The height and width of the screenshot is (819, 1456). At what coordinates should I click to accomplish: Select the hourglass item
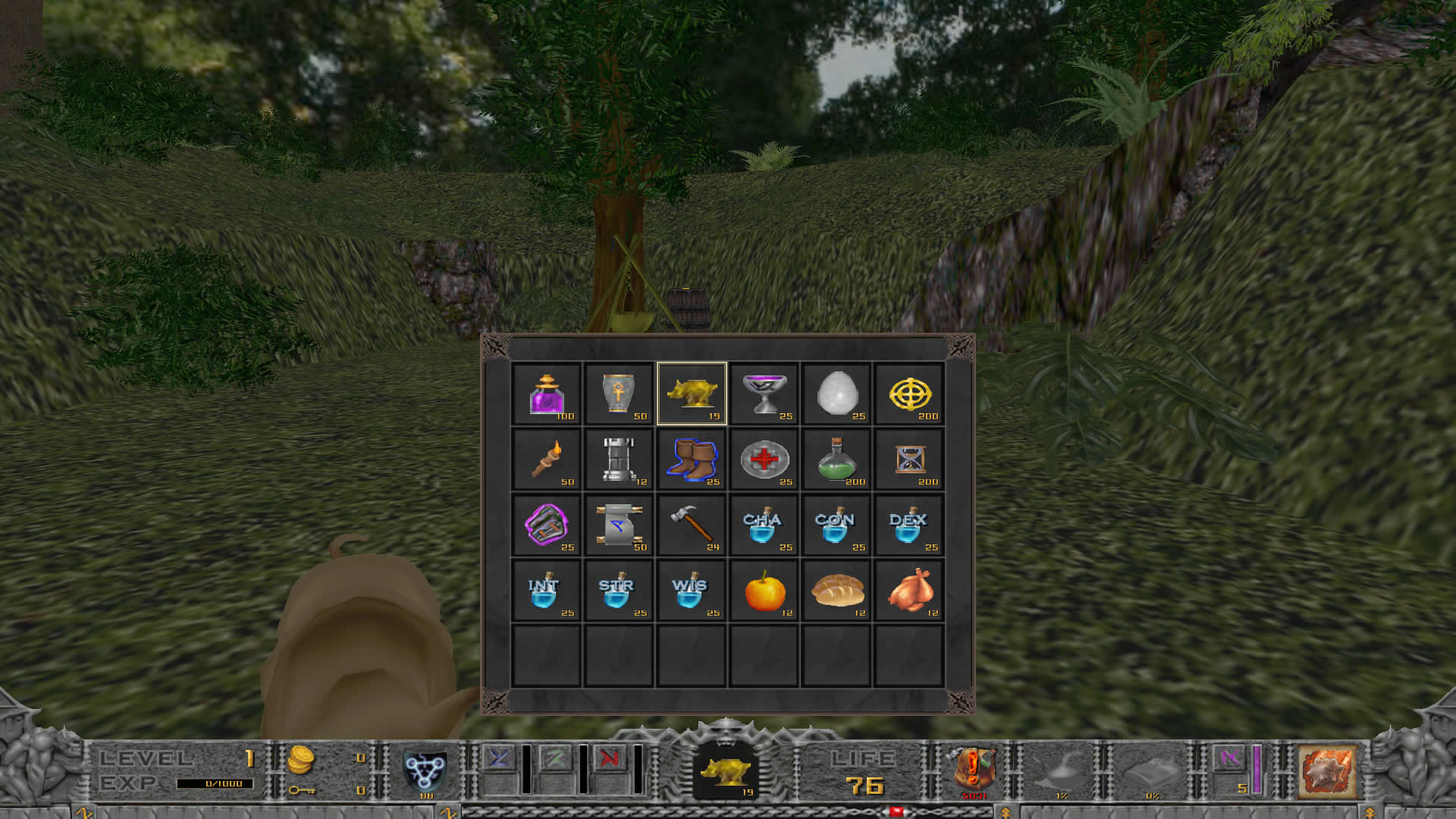point(909,460)
